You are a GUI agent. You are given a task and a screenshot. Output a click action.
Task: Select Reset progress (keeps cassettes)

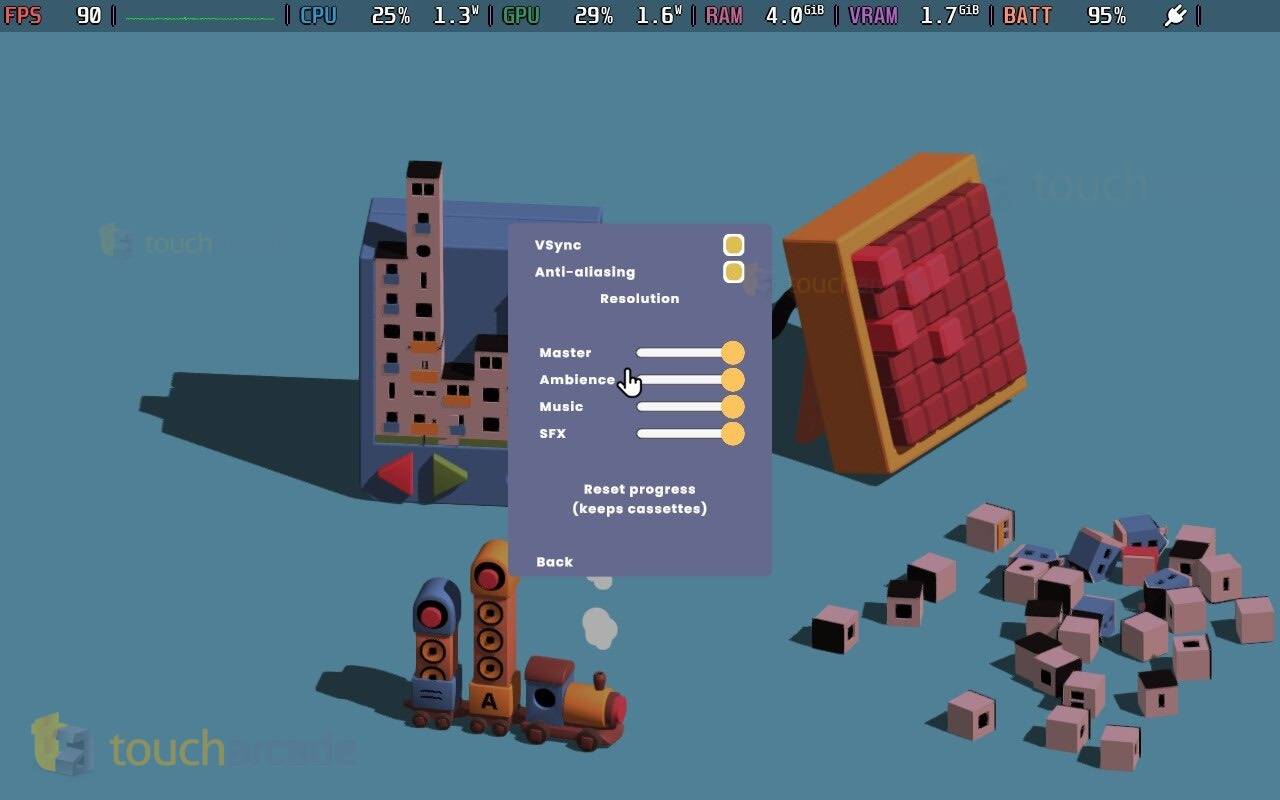click(x=639, y=499)
